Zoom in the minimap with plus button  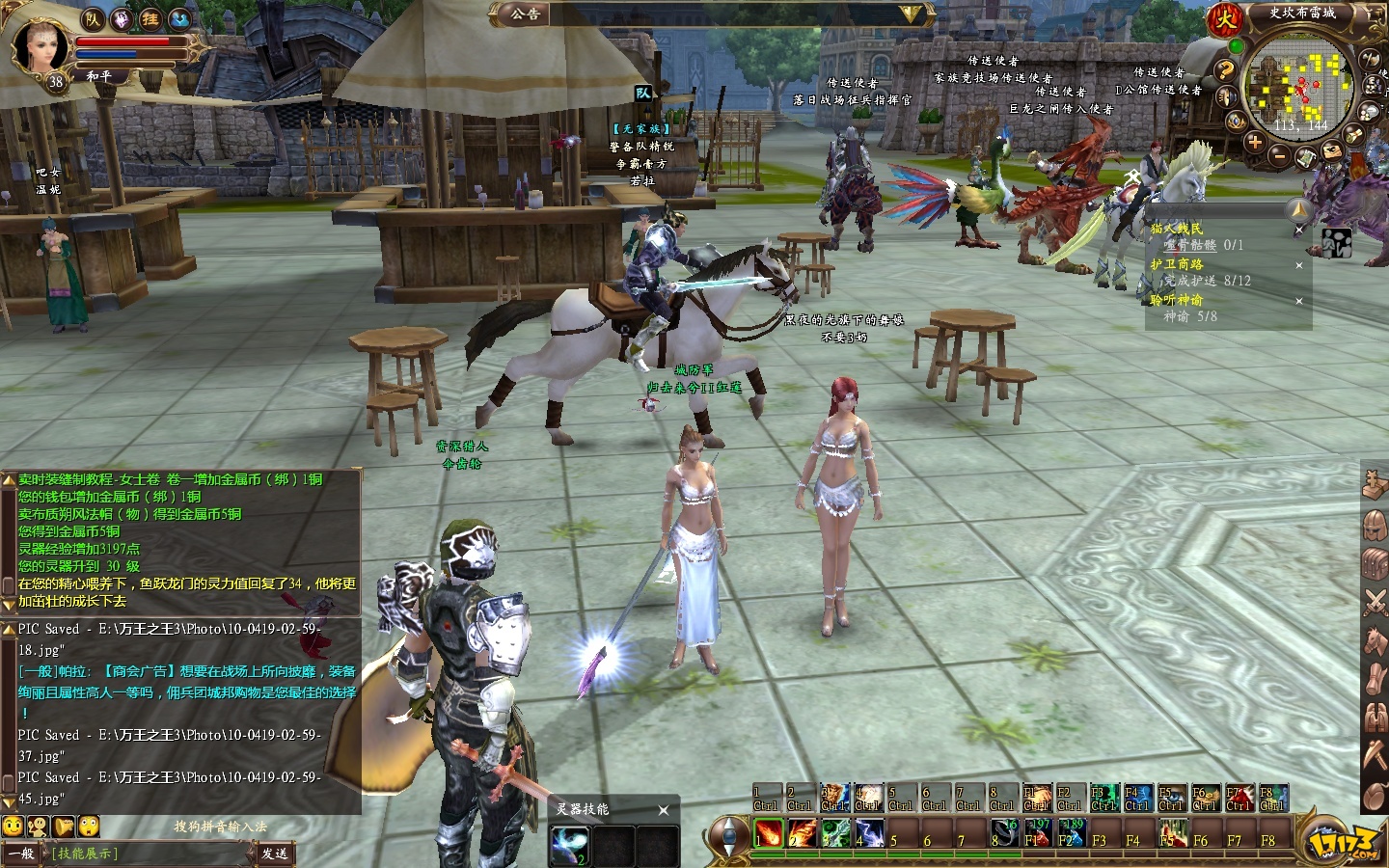[x=1254, y=143]
